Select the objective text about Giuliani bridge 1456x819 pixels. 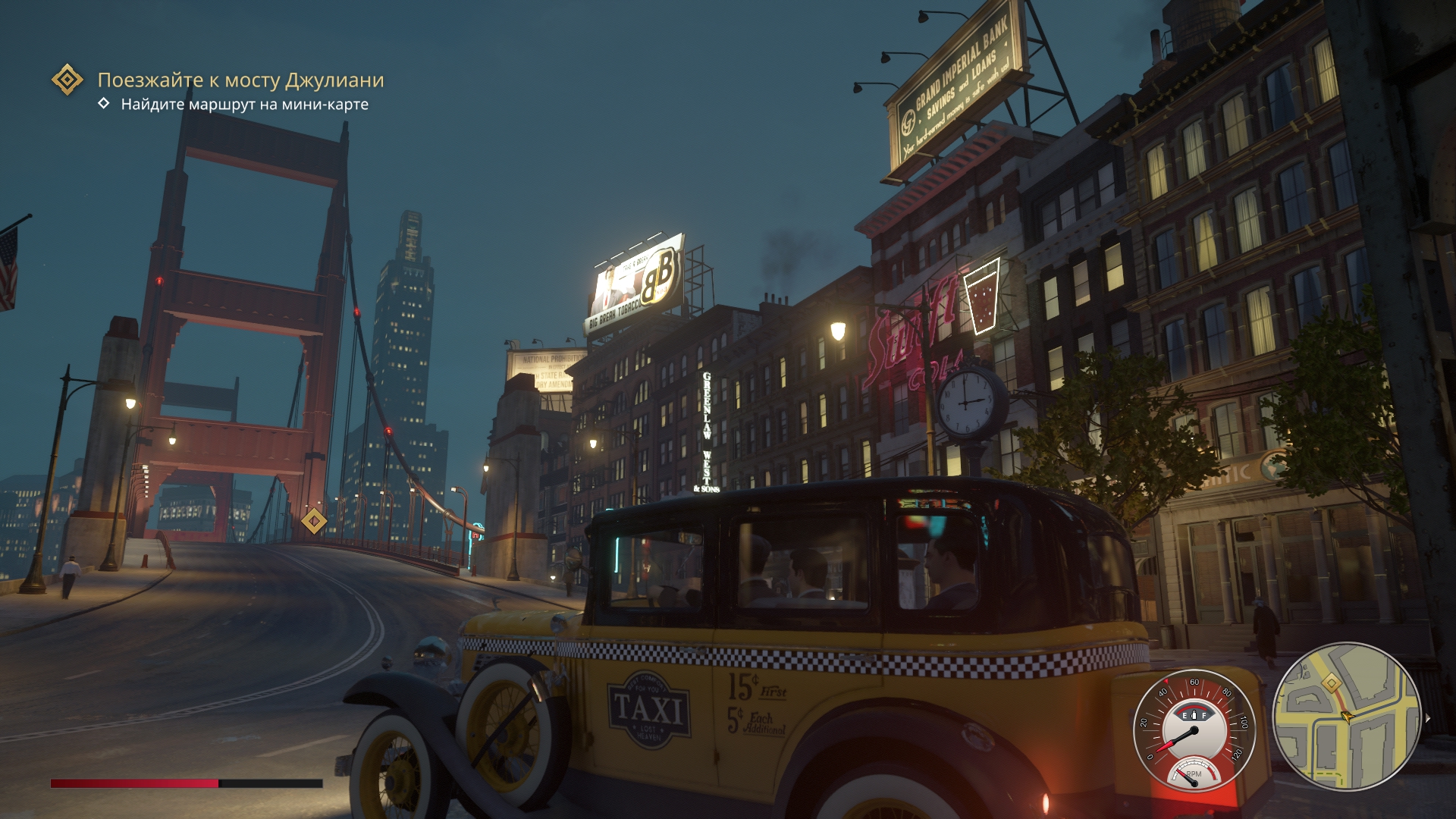240,80
